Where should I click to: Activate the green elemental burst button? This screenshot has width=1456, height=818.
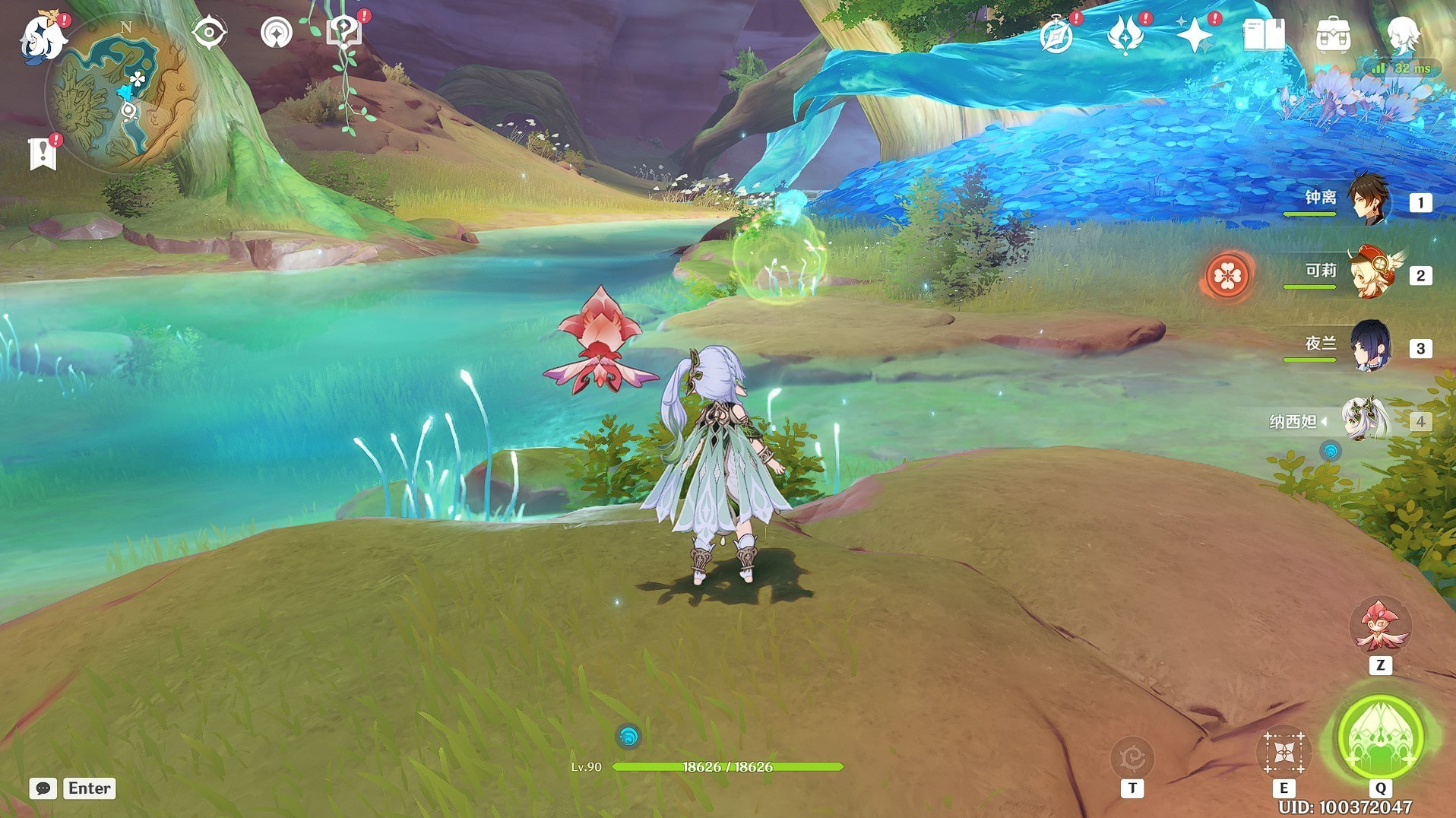click(x=1380, y=737)
